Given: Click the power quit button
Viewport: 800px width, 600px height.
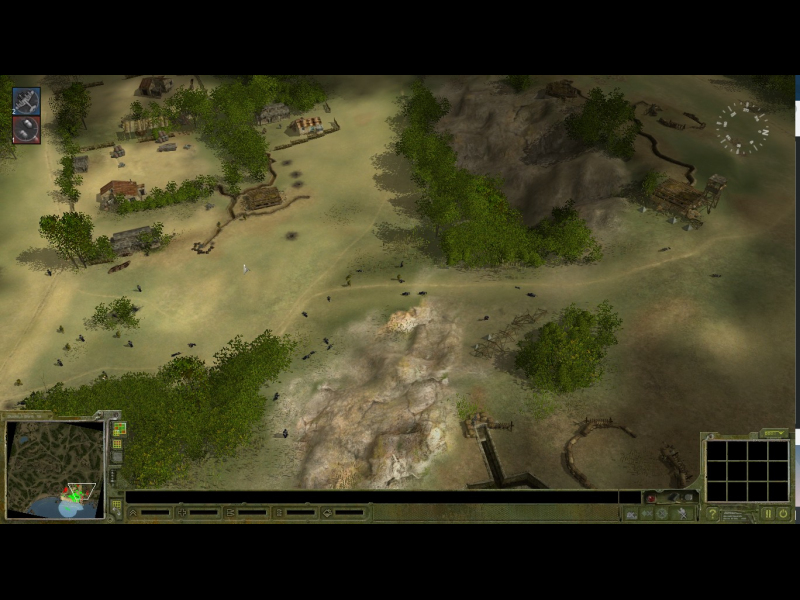Looking at the screenshot, I should [x=783, y=513].
